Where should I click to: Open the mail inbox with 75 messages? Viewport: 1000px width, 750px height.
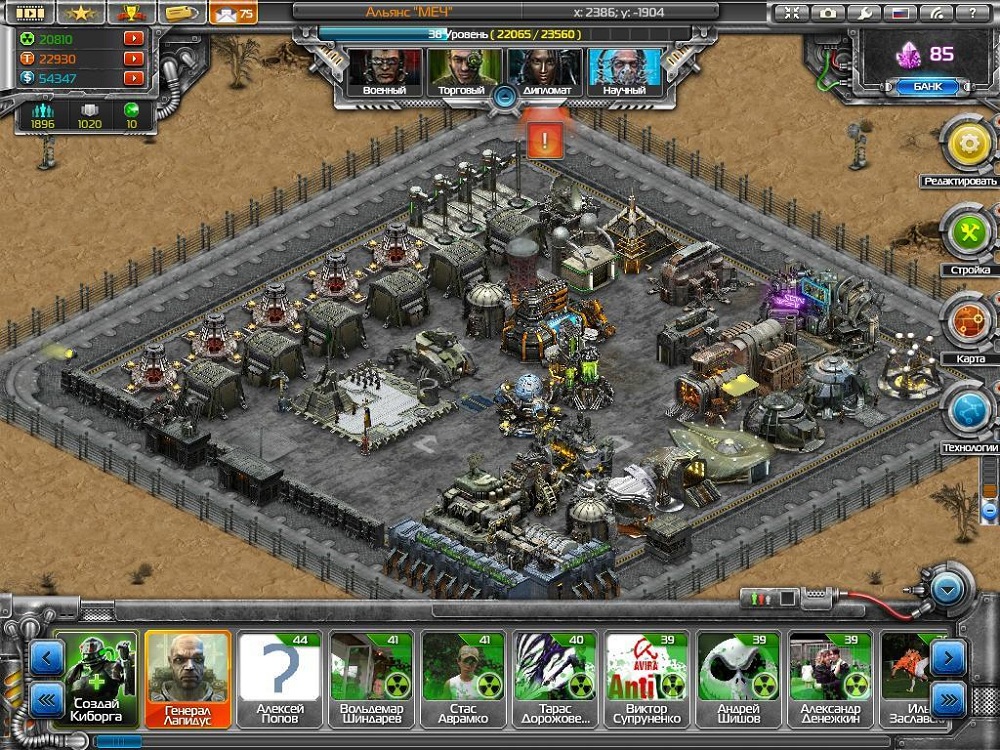click(x=232, y=13)
